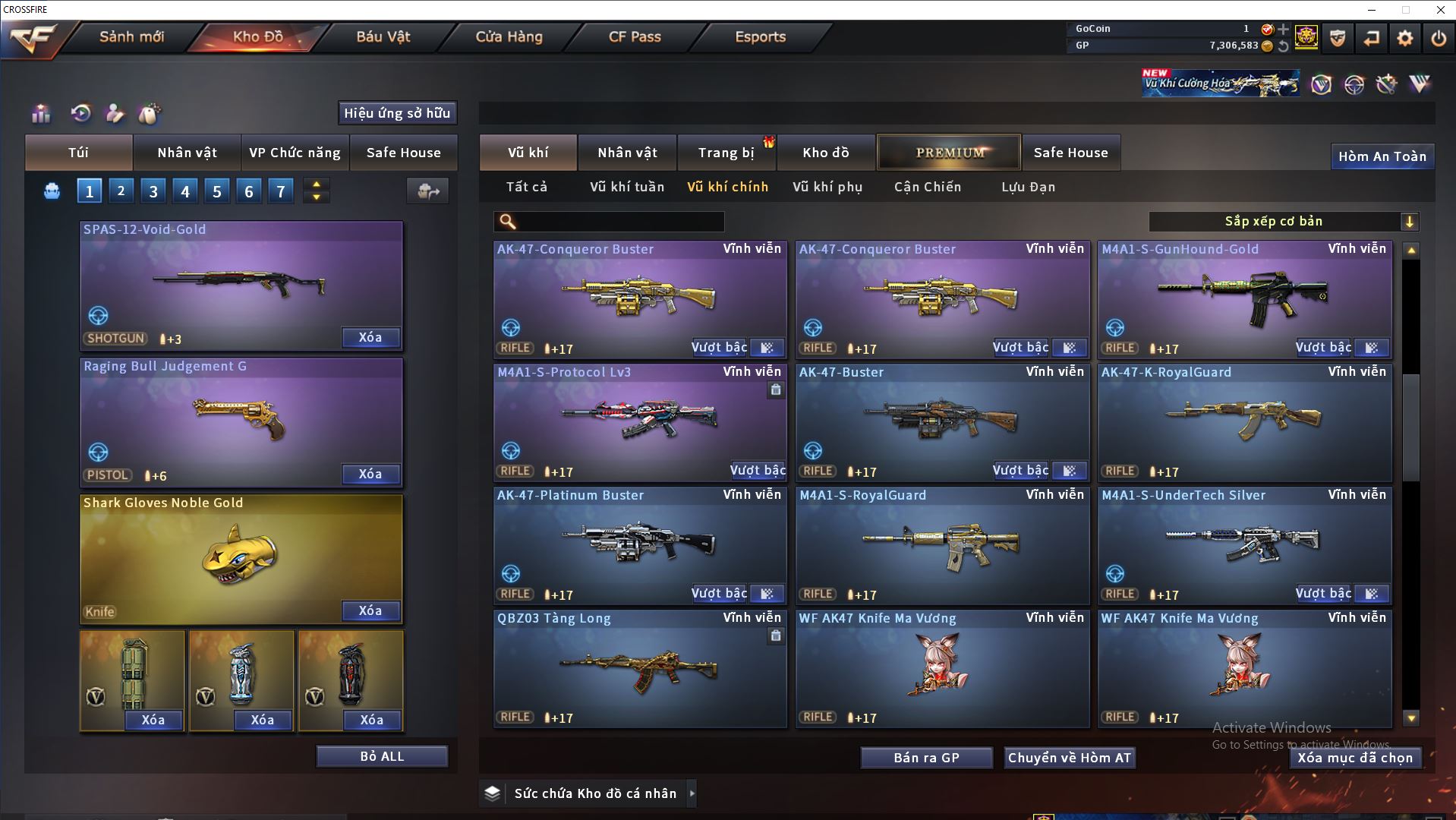Open the CF Pass menu
The image size is (1456, 820).
coord(635,36)
